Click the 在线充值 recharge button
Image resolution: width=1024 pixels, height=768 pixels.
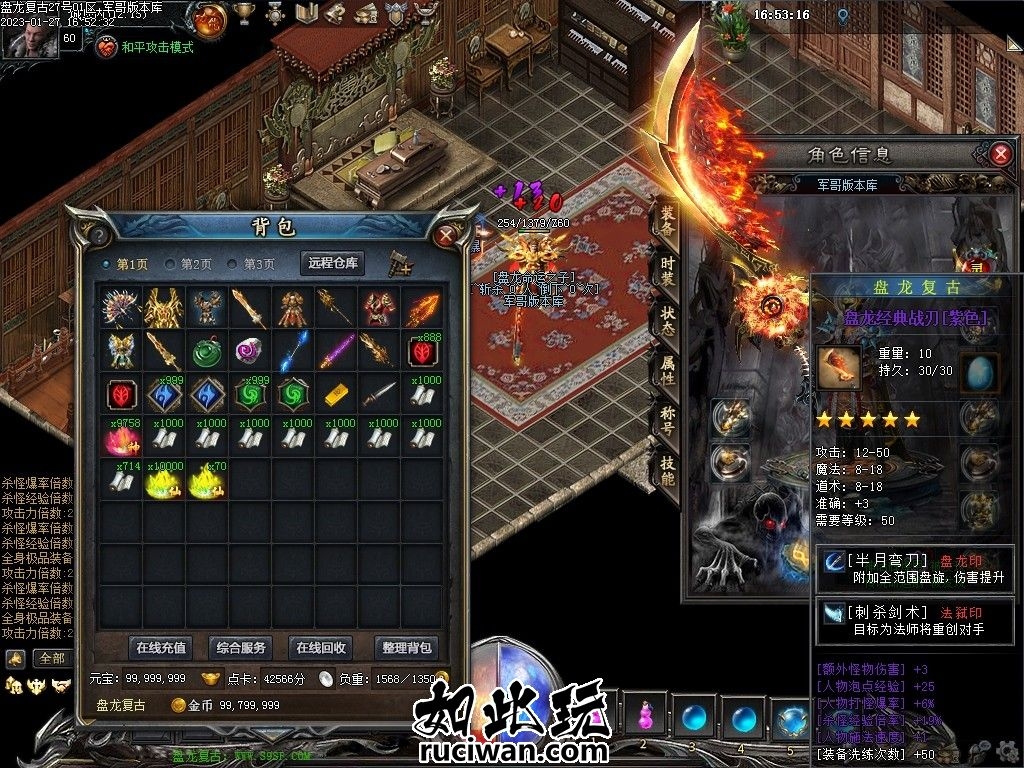pos(161,647)
